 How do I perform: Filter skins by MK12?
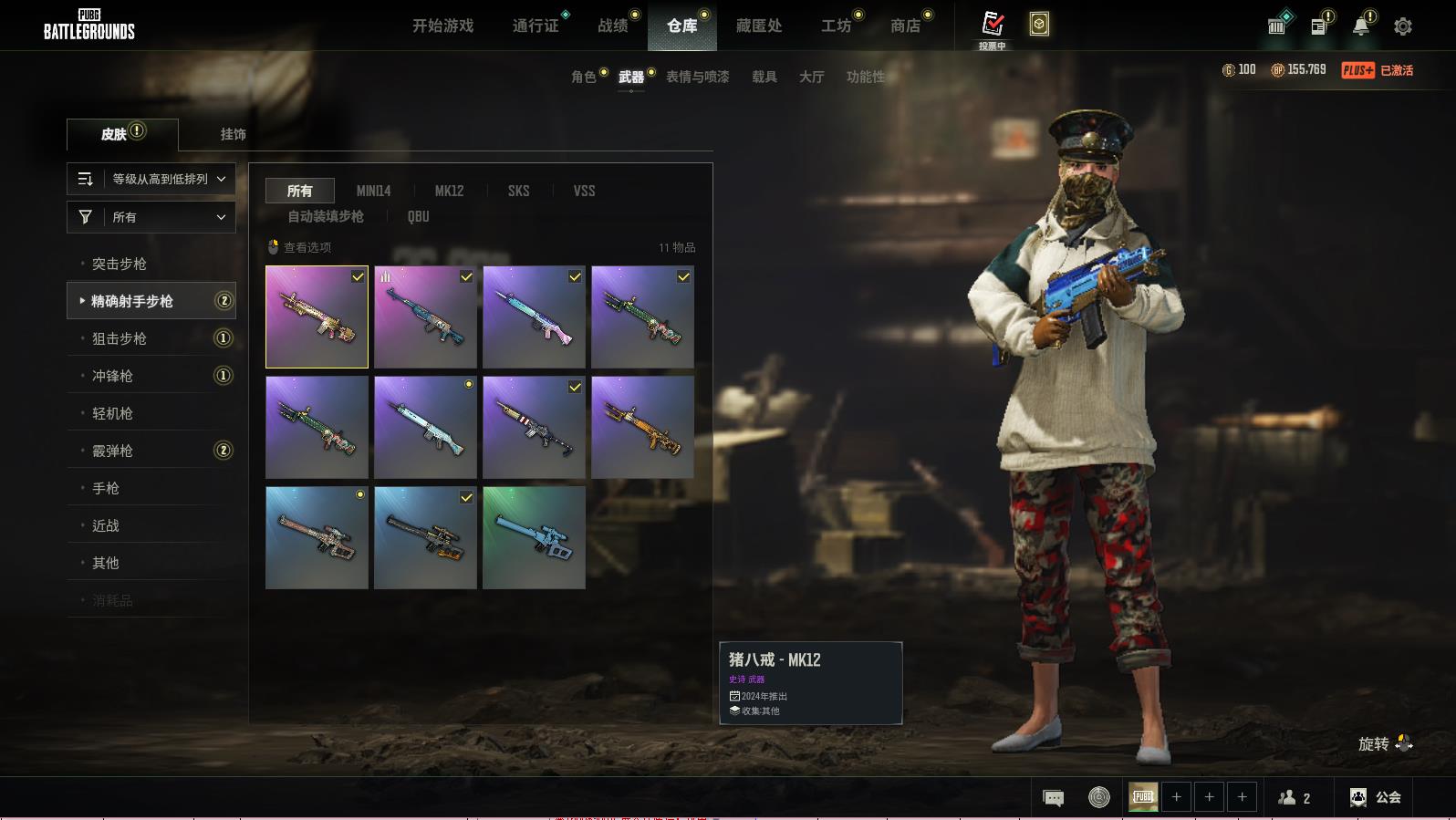click(x=449, y=191)
